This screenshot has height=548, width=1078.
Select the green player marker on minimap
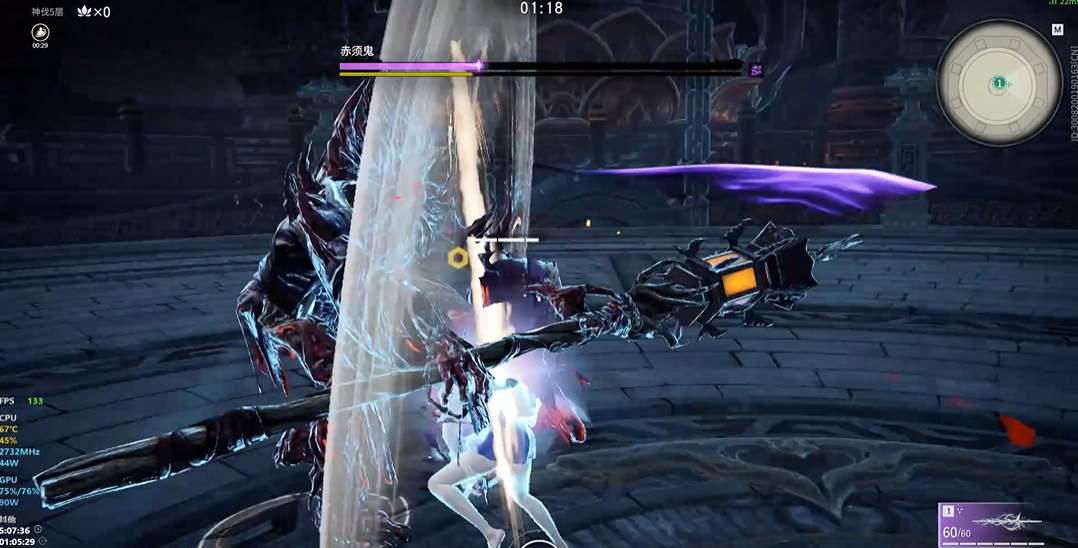click(x=998, y=83)
